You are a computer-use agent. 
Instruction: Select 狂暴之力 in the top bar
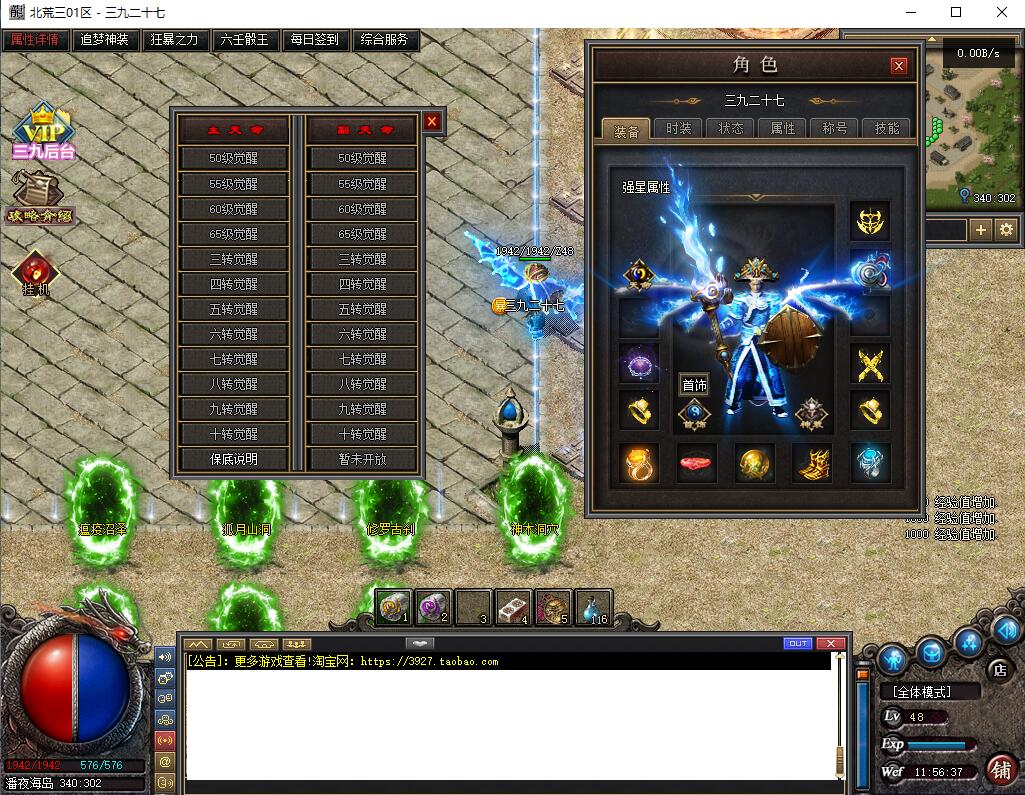(175, 40)
